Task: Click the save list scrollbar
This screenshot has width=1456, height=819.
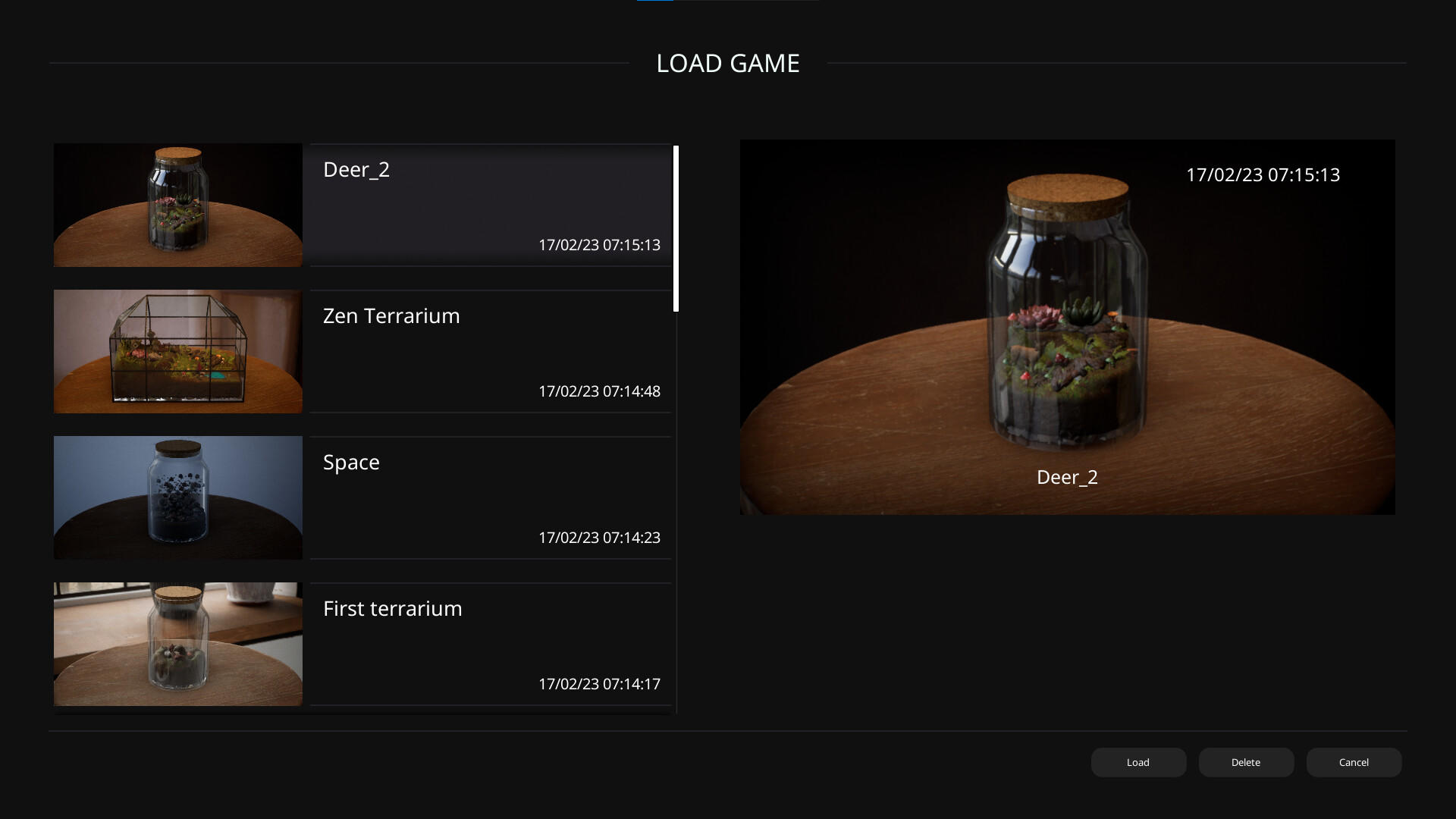Action: (x=675, y=227)
